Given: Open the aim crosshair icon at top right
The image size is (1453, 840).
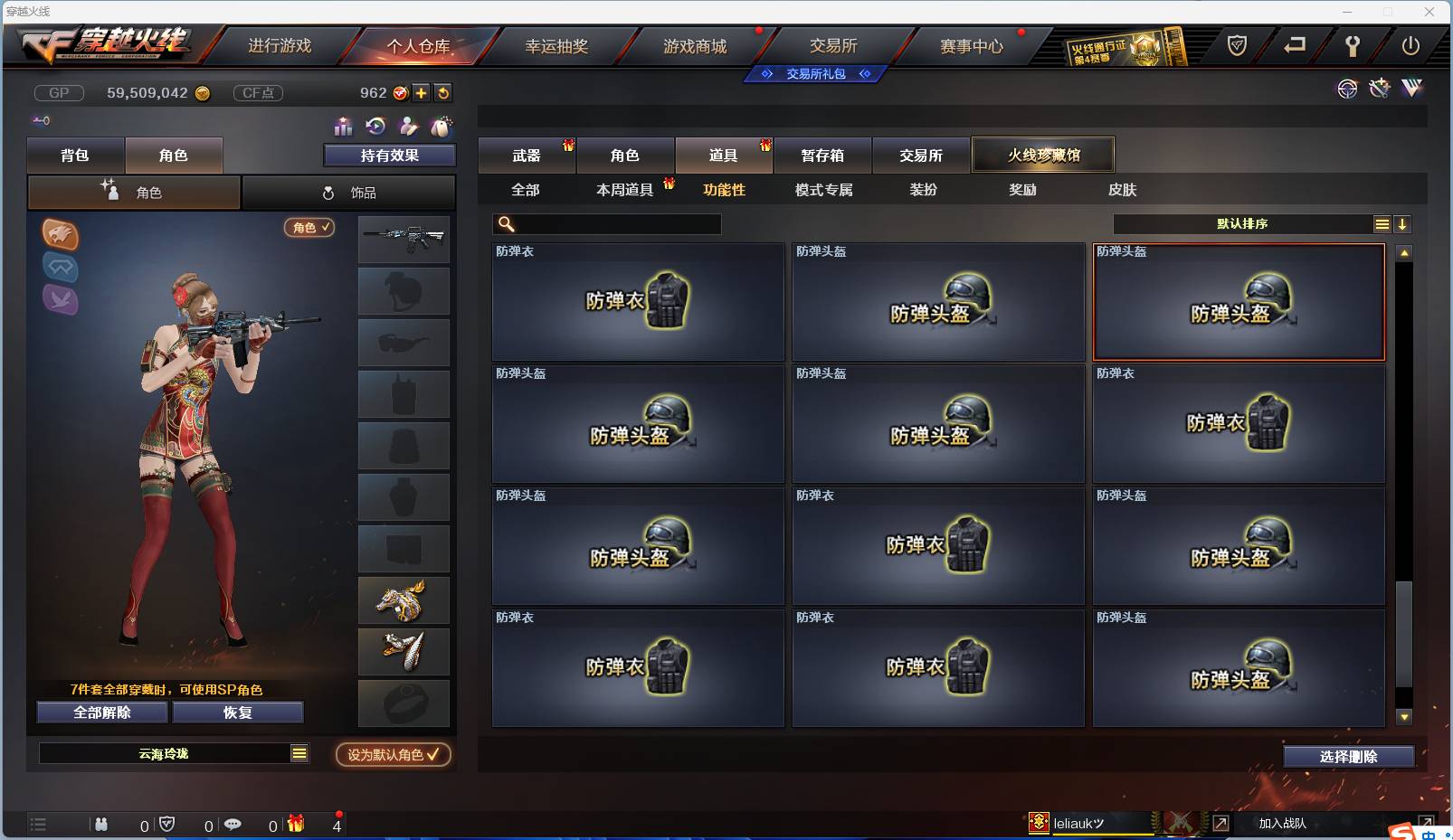Looking at the screenshot, I should (x=1347, y=89).
